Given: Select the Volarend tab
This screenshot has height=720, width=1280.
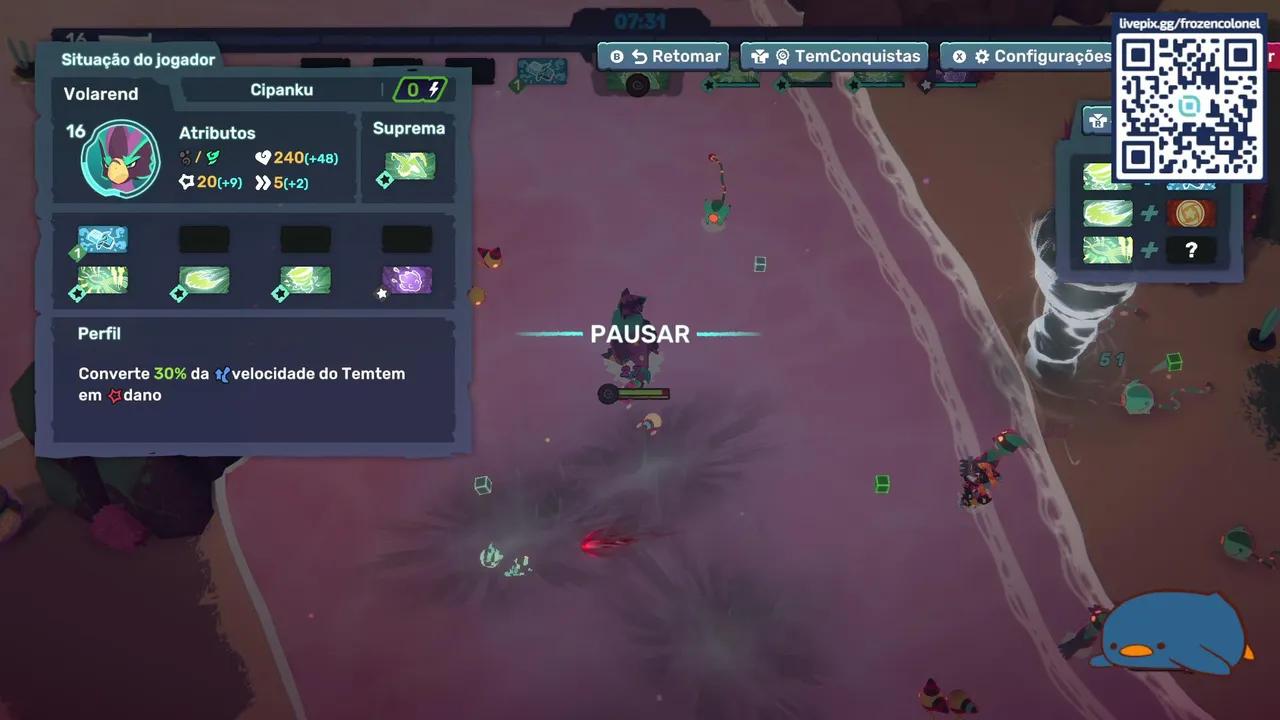Looking at the screenshot, I should click(102, 94).
